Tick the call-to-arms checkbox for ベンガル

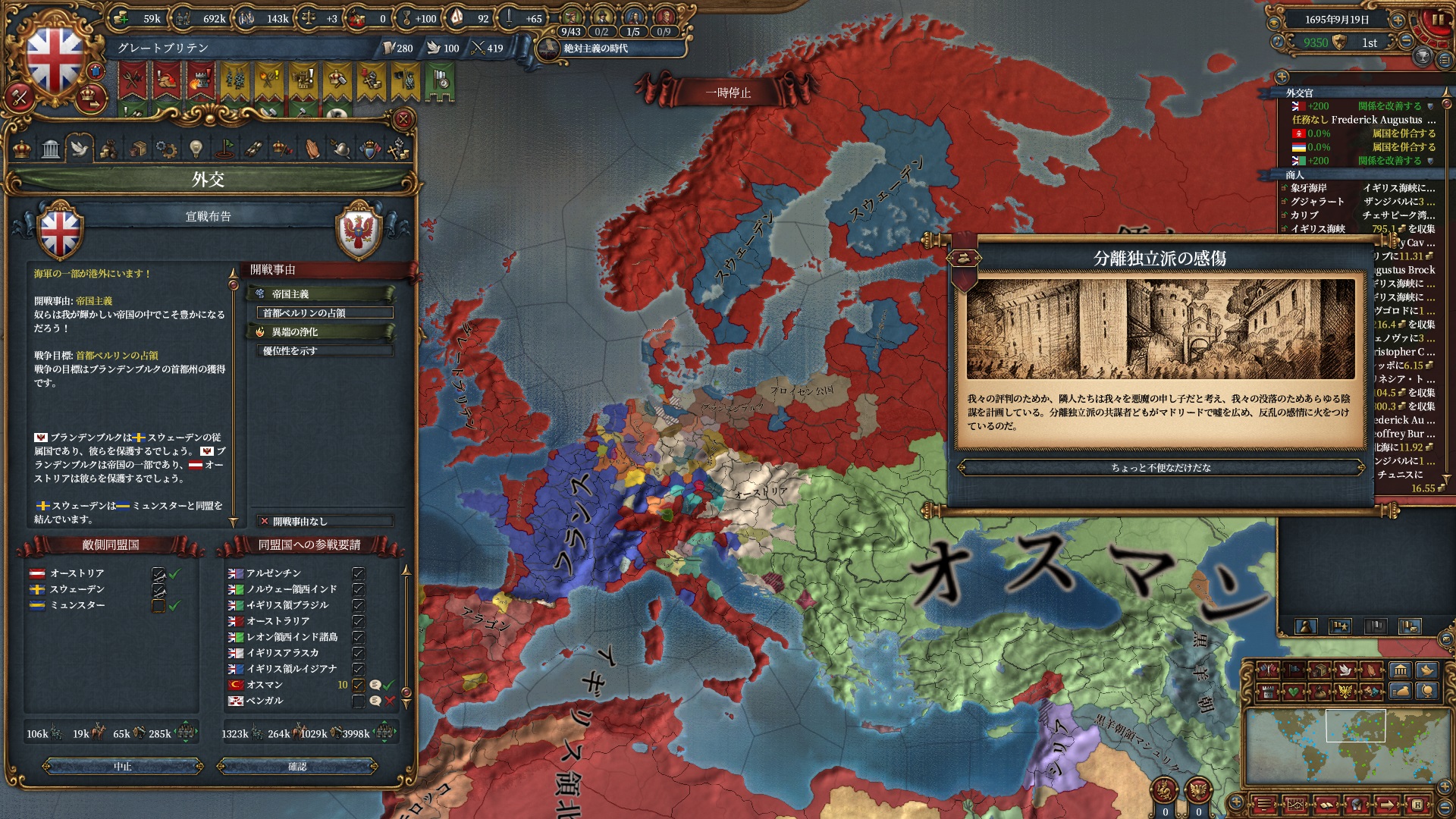[x=358, y=701]
